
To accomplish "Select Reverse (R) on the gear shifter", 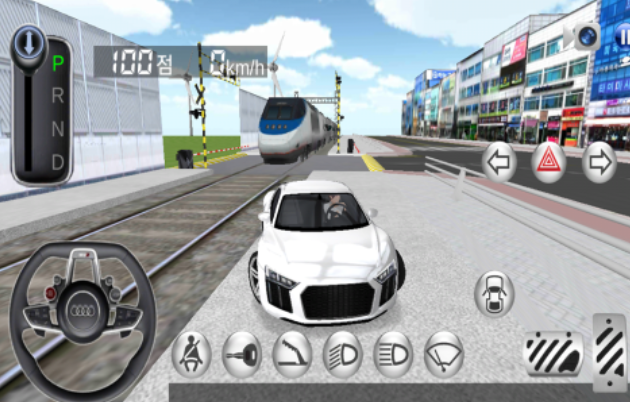I will (57, 95).
